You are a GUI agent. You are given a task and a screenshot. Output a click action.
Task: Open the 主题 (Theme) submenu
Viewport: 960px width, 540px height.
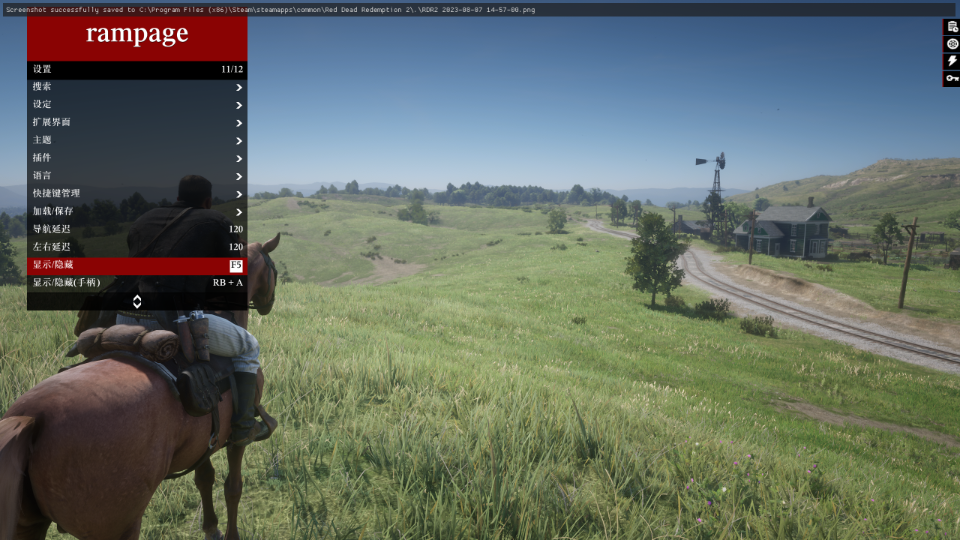(x=137, y=140)
